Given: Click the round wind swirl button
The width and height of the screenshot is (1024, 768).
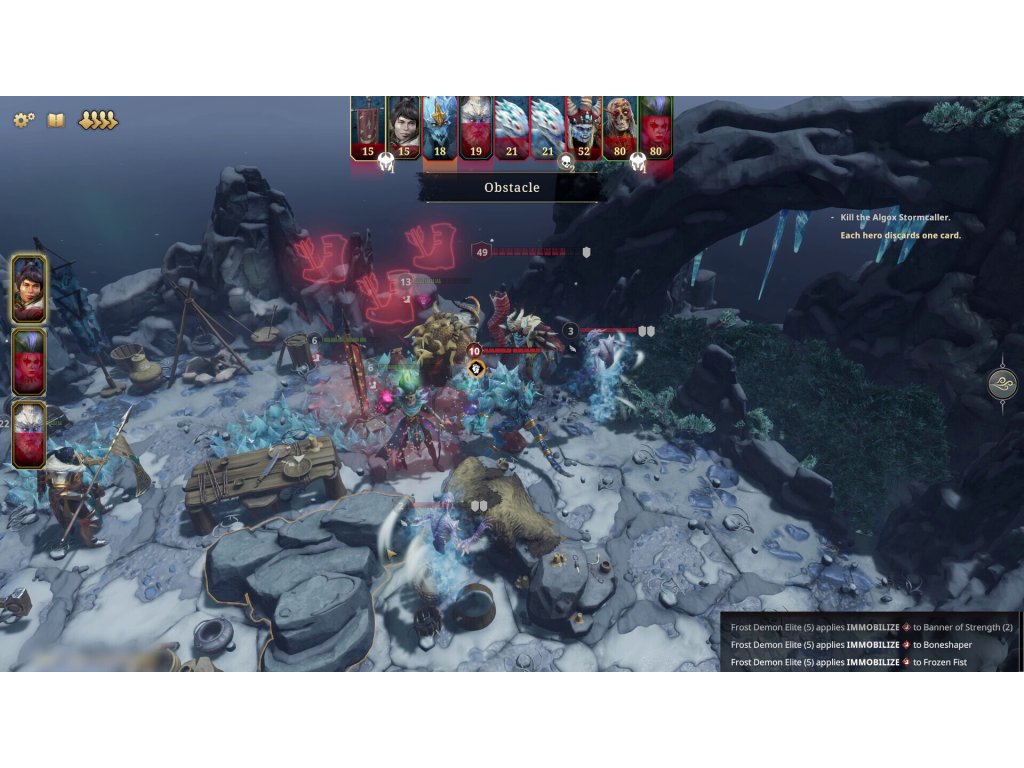Looking at the screenshot, I should point(1002,383).
